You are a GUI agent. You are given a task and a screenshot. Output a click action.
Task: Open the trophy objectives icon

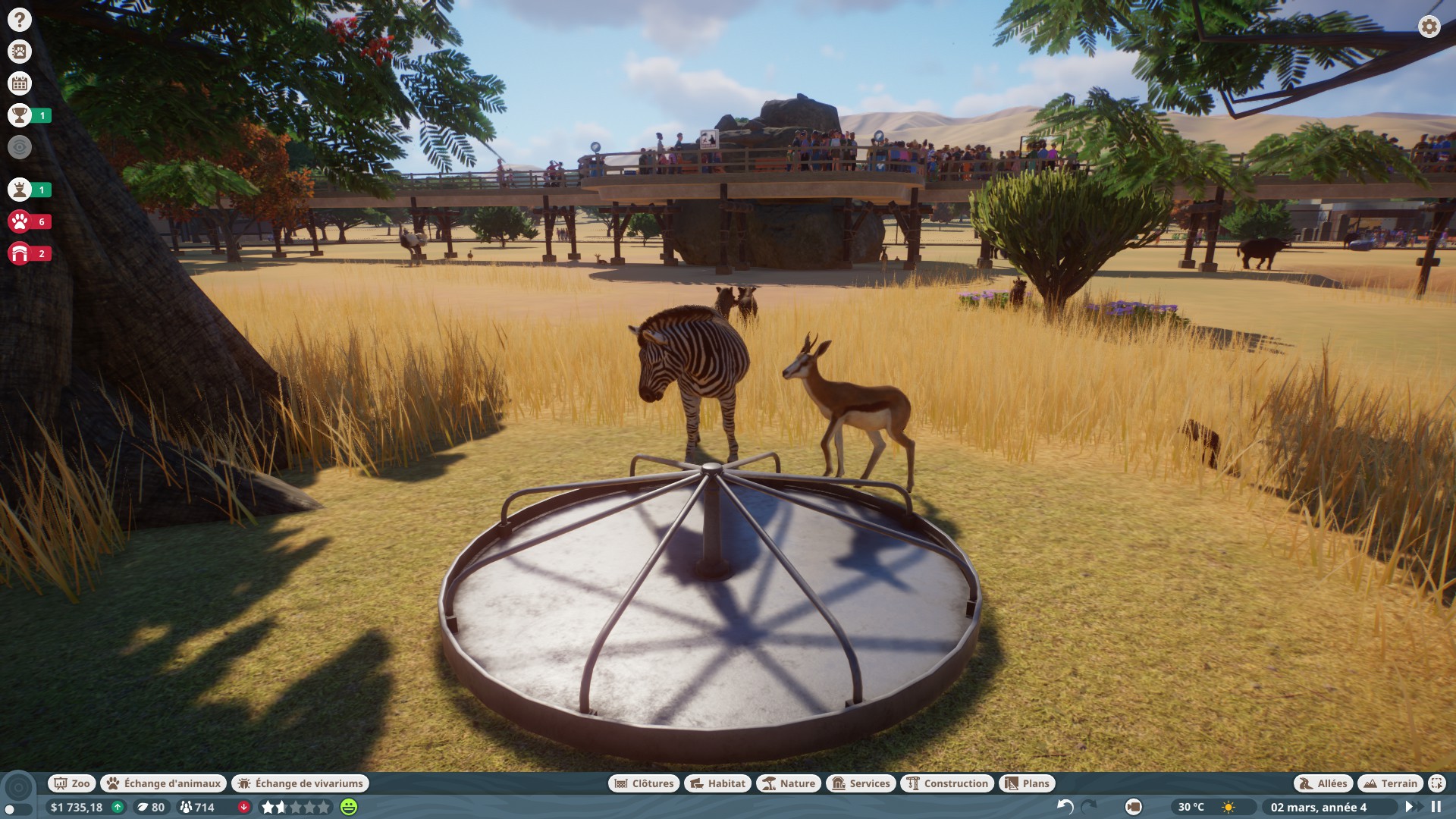click(20, 115)
